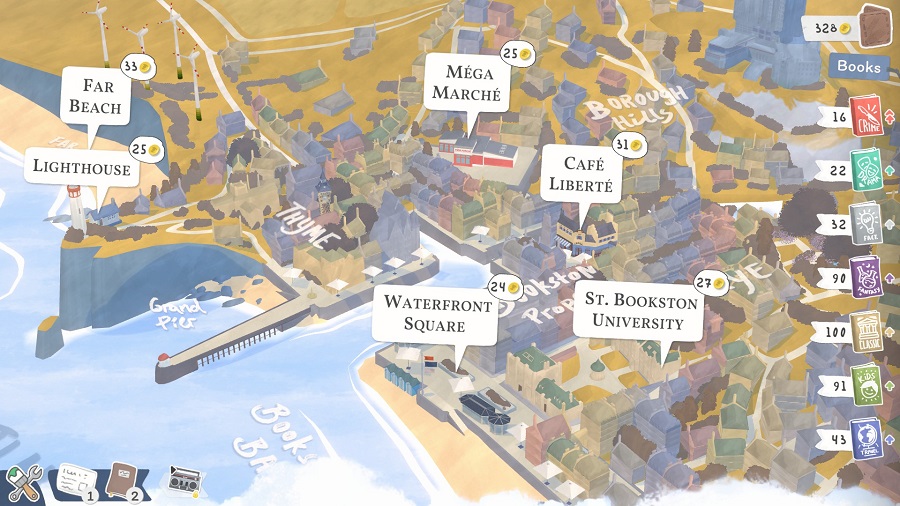900x506 pixels.
Task: Pick the teal book below Crime
Action: (866, 169)
